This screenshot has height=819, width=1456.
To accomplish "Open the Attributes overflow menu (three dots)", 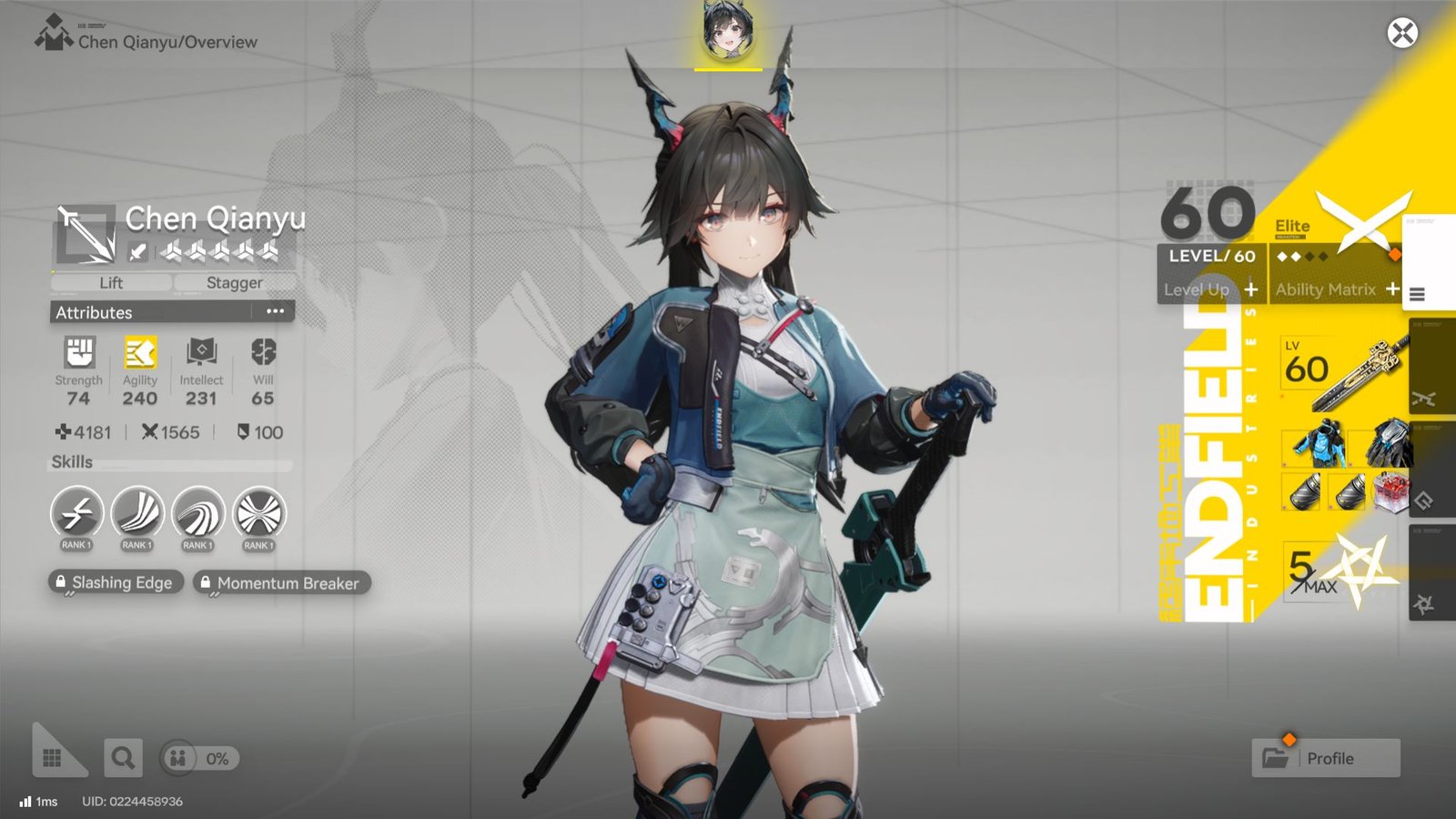I will click(276, 312).
